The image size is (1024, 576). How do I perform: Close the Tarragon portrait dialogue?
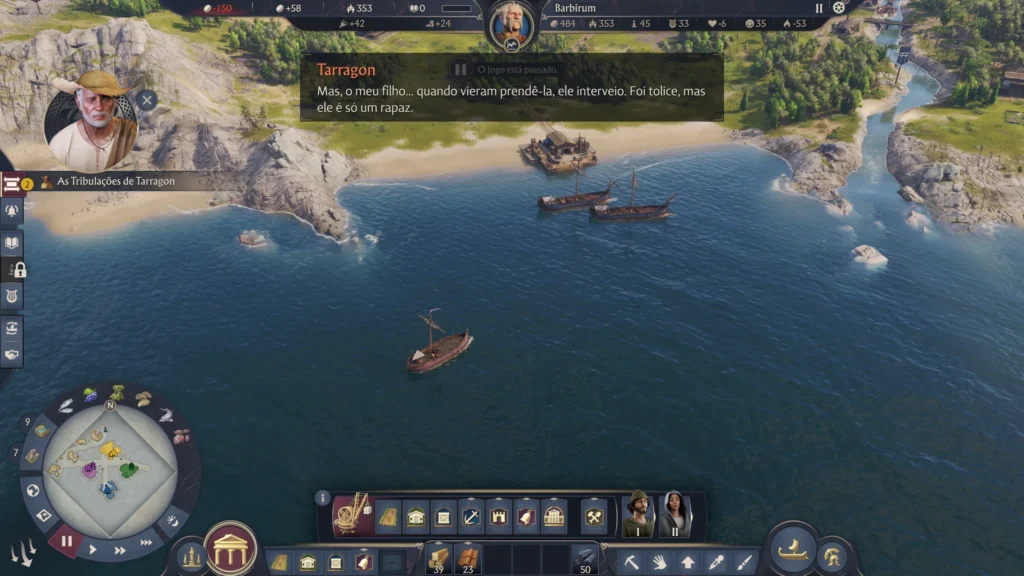click(147, 99)
